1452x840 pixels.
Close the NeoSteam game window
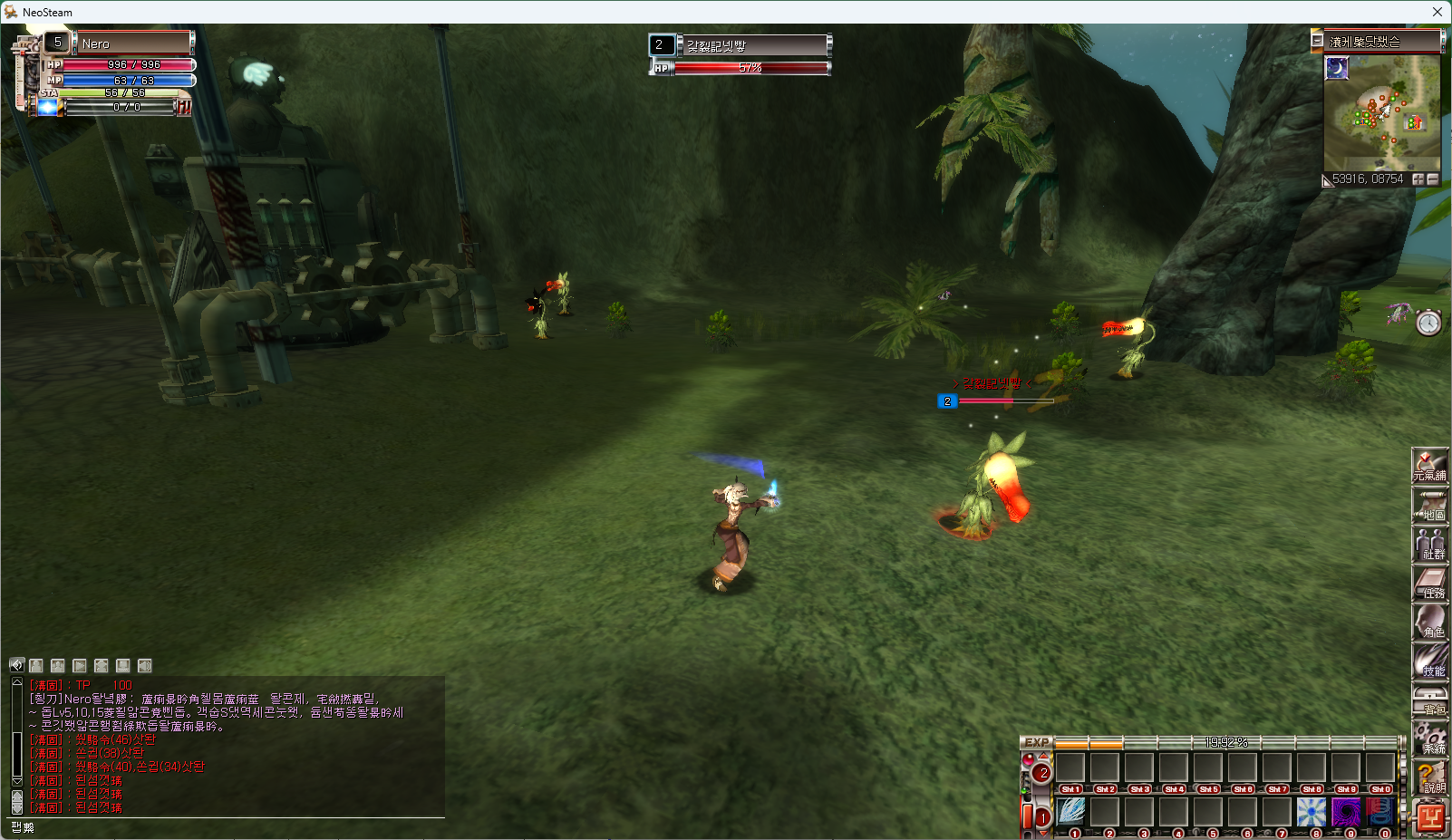(x=1437, y=12)
